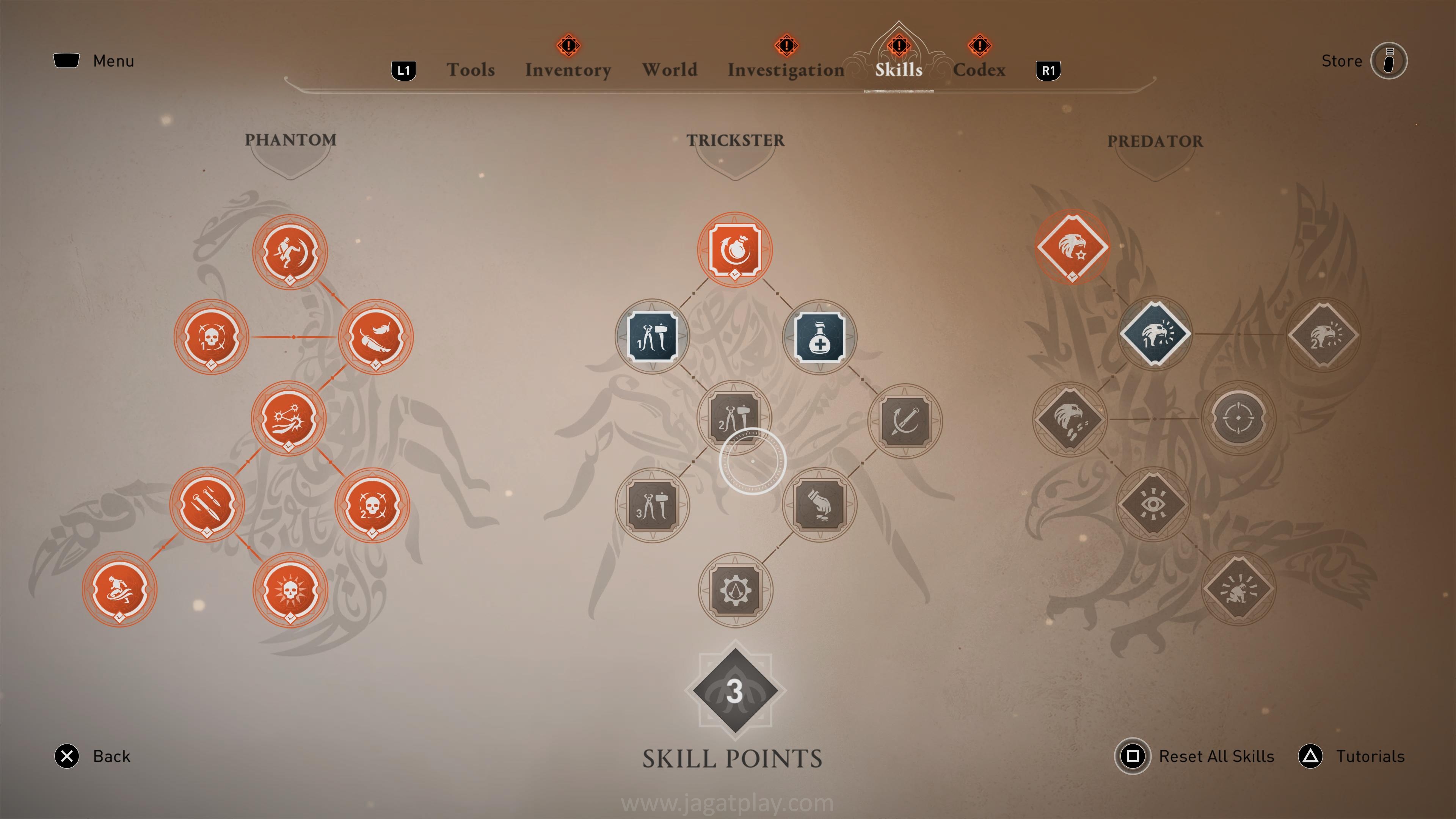This screenshot has height=819, width=1456.
Task: Pick the red bomb skill atop Trickster
Action: pos(735,249)
